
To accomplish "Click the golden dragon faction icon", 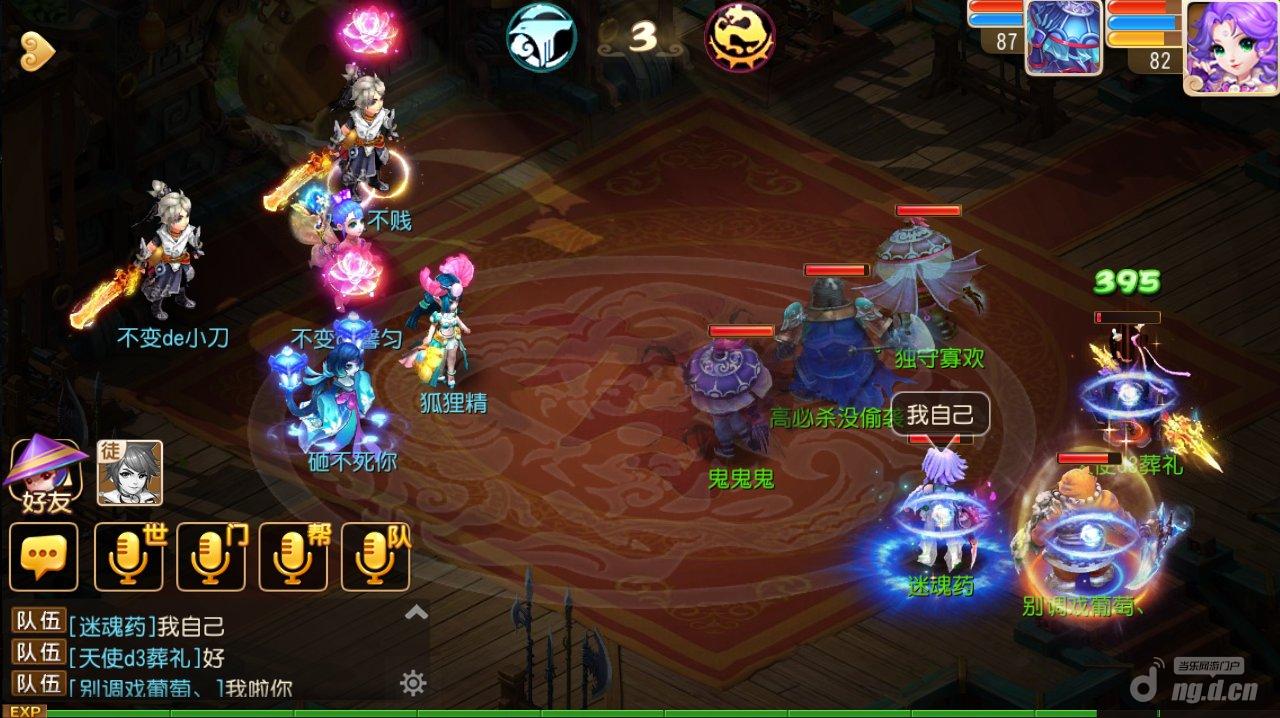I will (x=740, y=37).
